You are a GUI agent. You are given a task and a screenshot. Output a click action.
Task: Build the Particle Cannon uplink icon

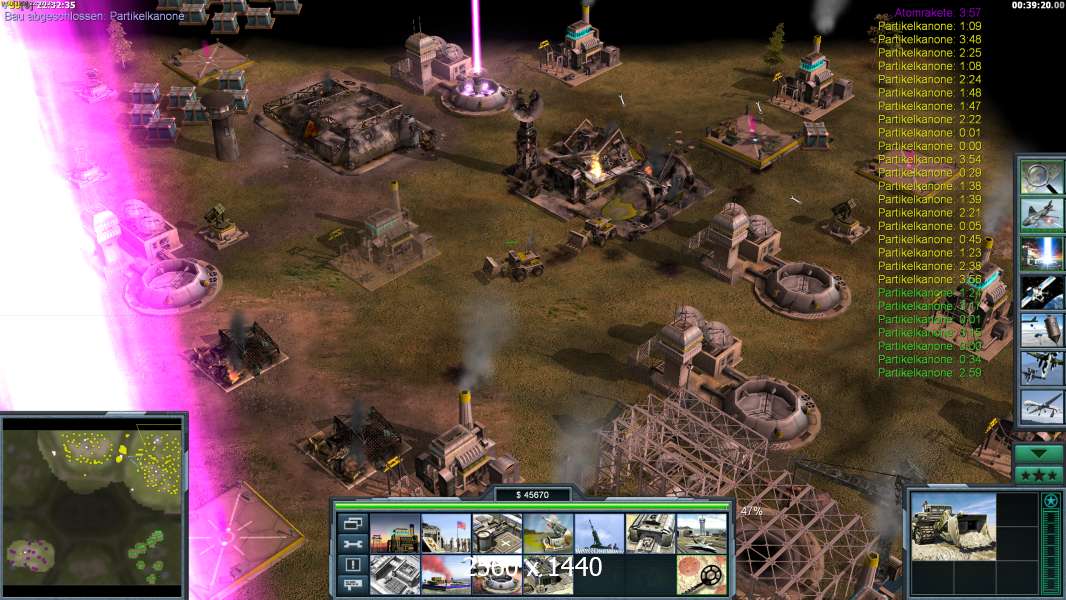coord(497,575)
